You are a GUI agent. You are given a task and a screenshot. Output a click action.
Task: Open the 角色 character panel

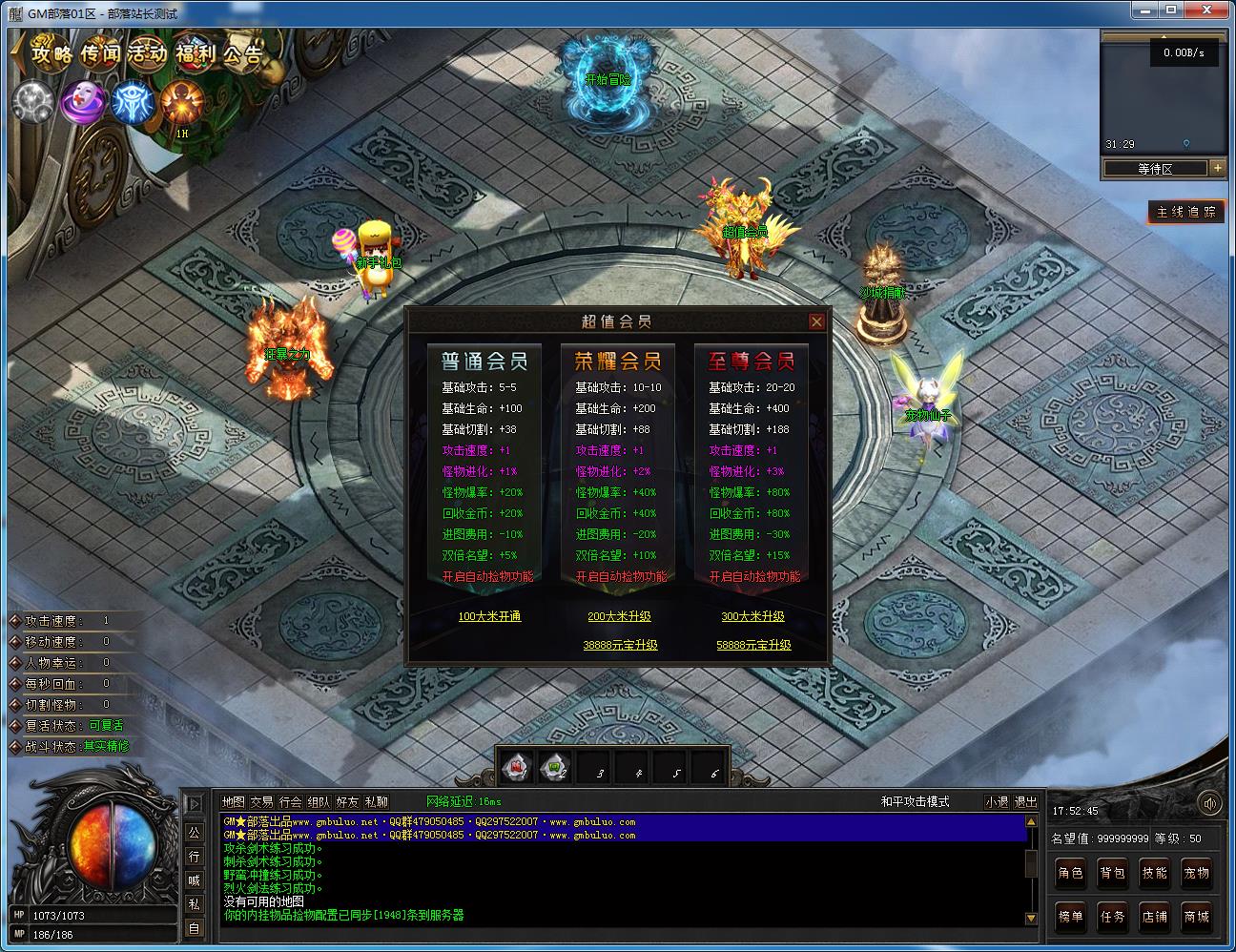1070,873
